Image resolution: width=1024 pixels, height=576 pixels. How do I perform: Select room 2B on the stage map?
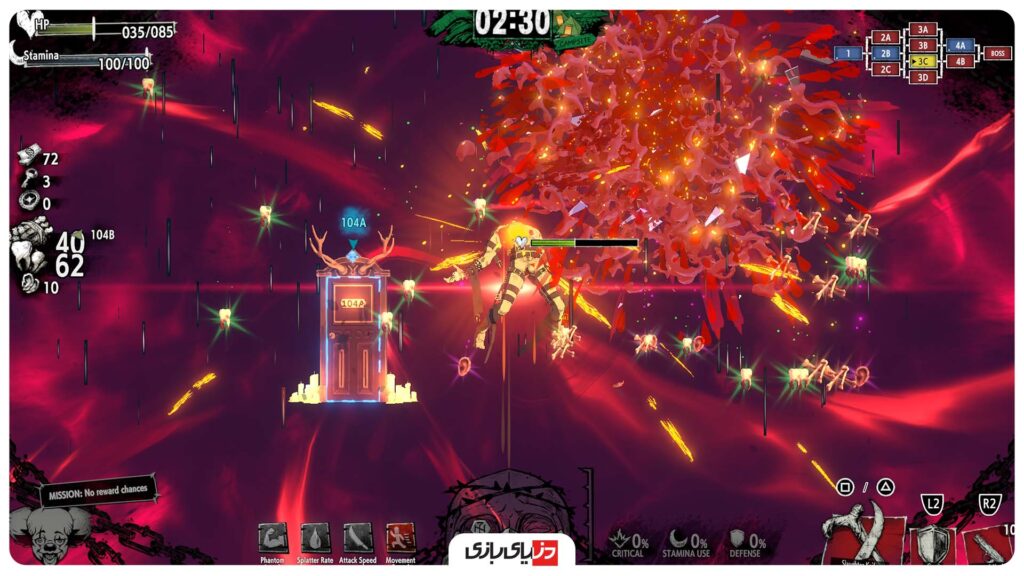coord(885,53)
